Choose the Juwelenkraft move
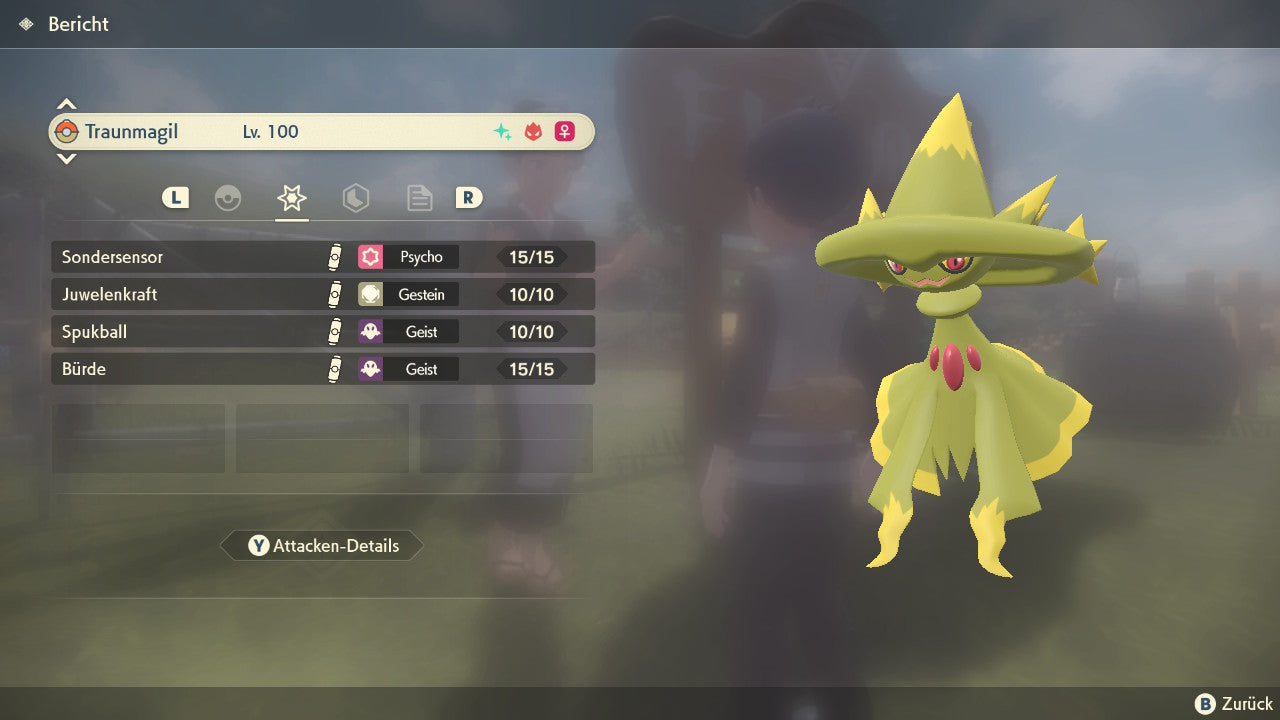This screenshot has height=720, width=1280. 322,295
